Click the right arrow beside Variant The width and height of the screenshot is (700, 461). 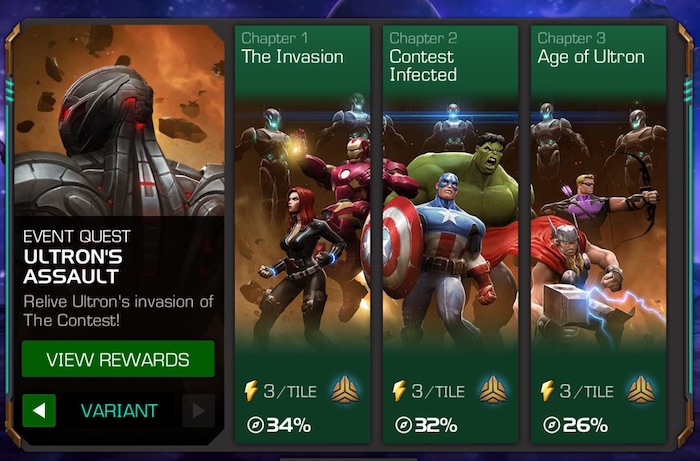click(x=198, y=410)
